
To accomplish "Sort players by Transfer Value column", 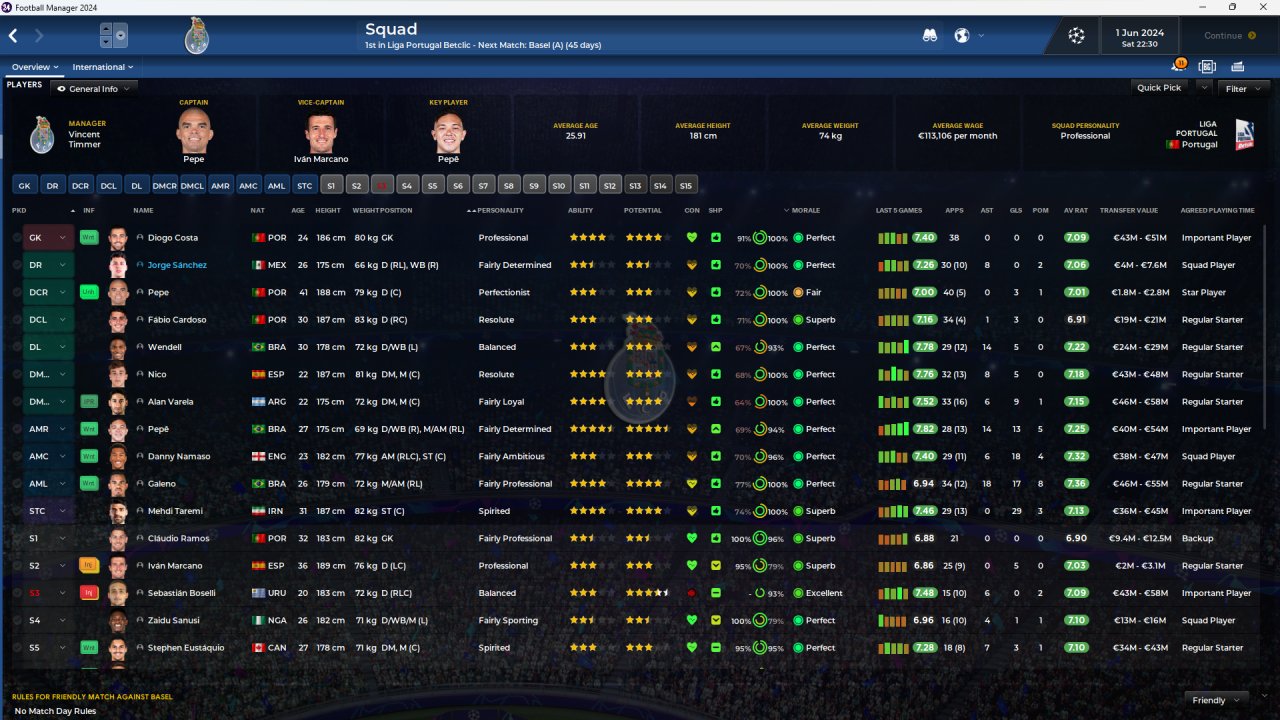I will pyautogui.click(x=1128, y=211).
